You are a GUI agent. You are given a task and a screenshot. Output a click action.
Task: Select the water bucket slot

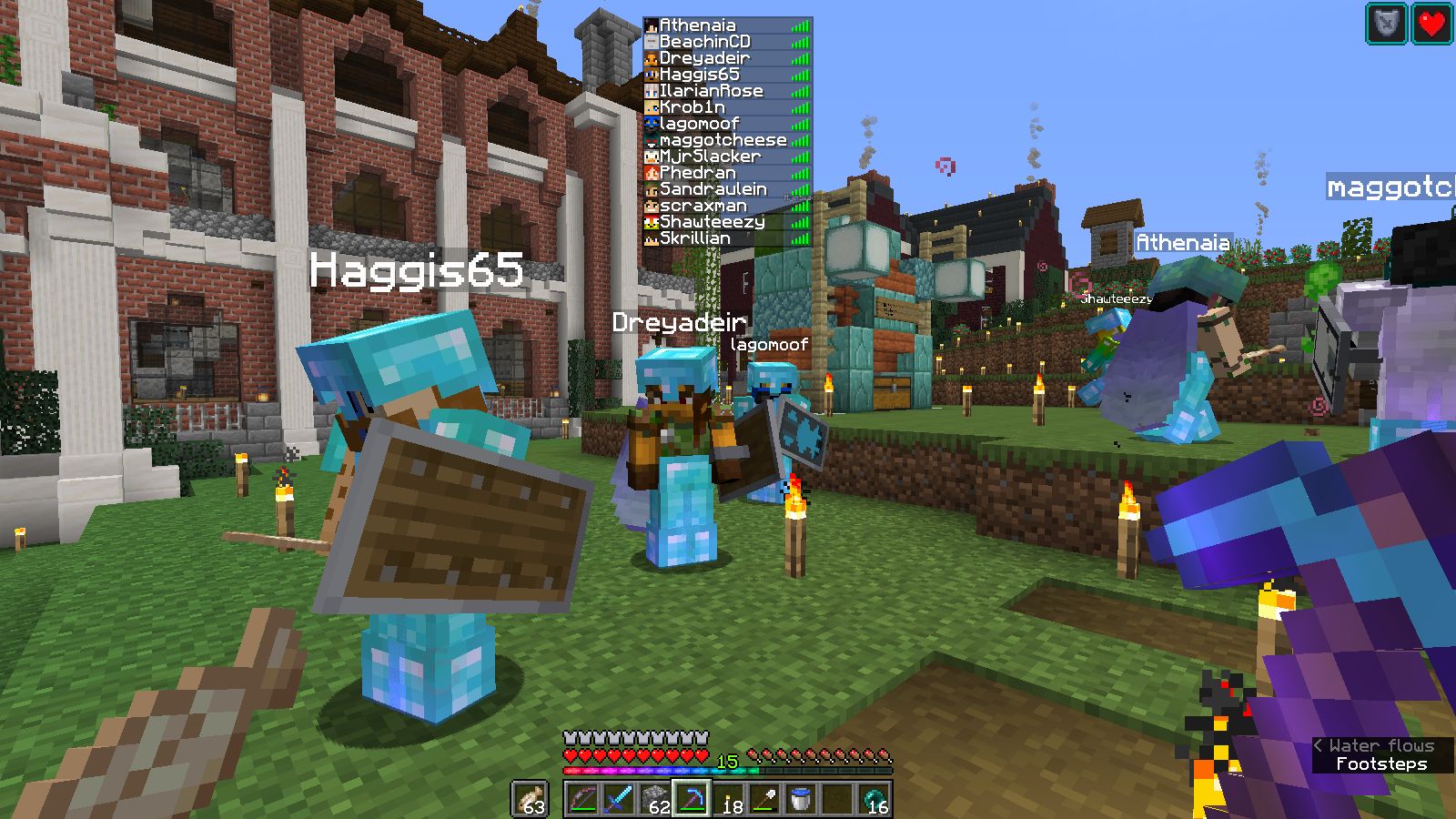click(801, 799)
